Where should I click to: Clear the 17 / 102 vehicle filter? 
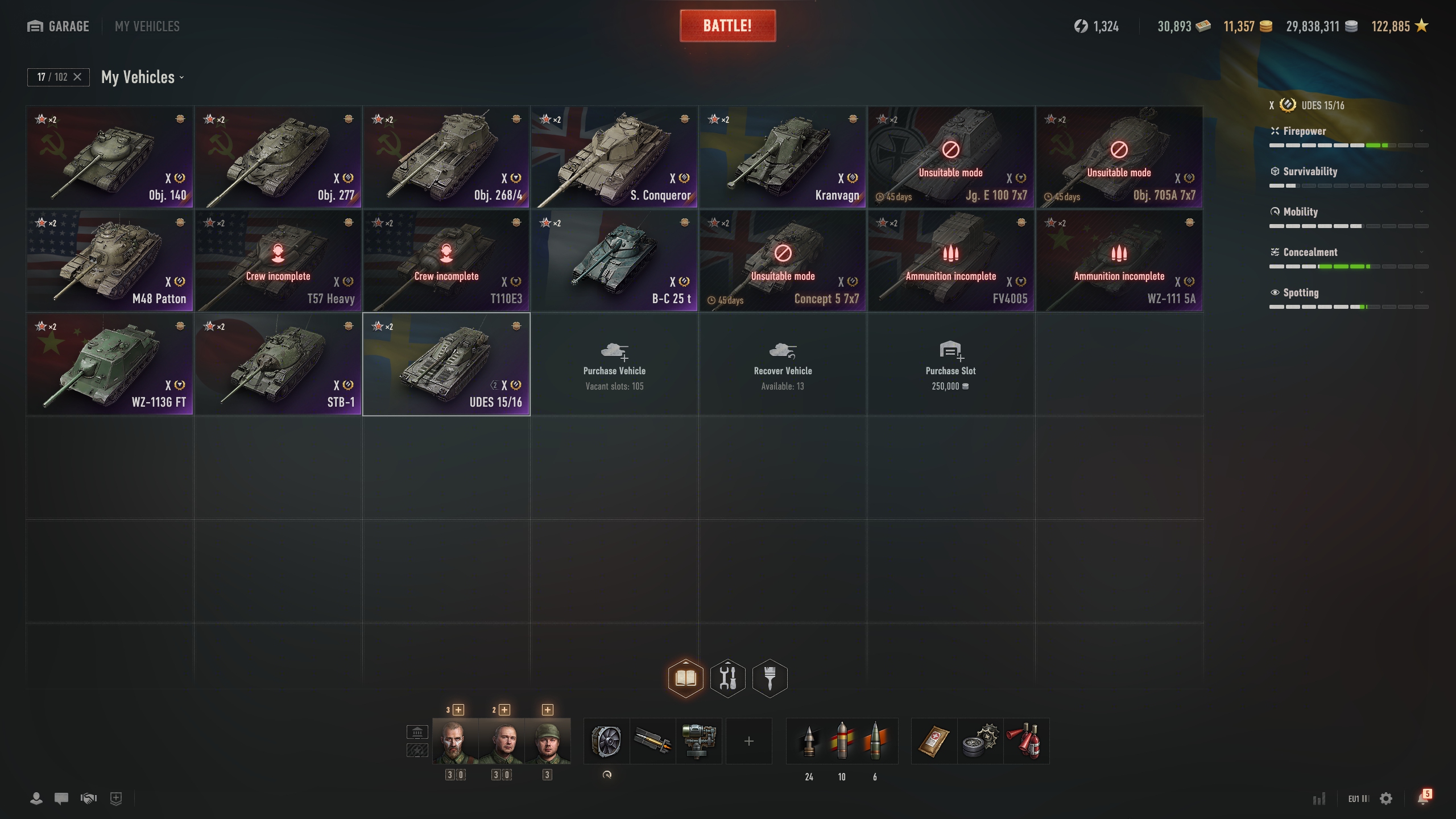click(x=77, y=77)
